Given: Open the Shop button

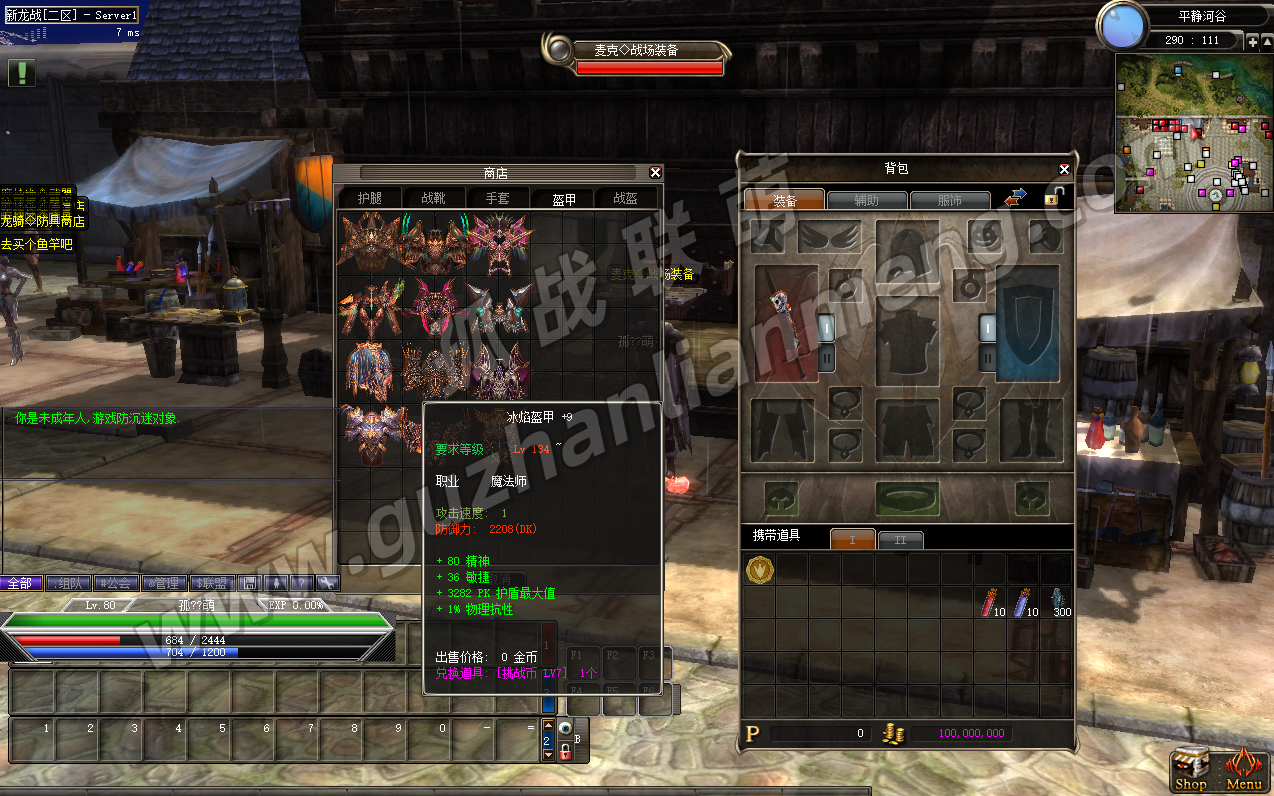Looking at the screenshot, I should [1190, 770].
